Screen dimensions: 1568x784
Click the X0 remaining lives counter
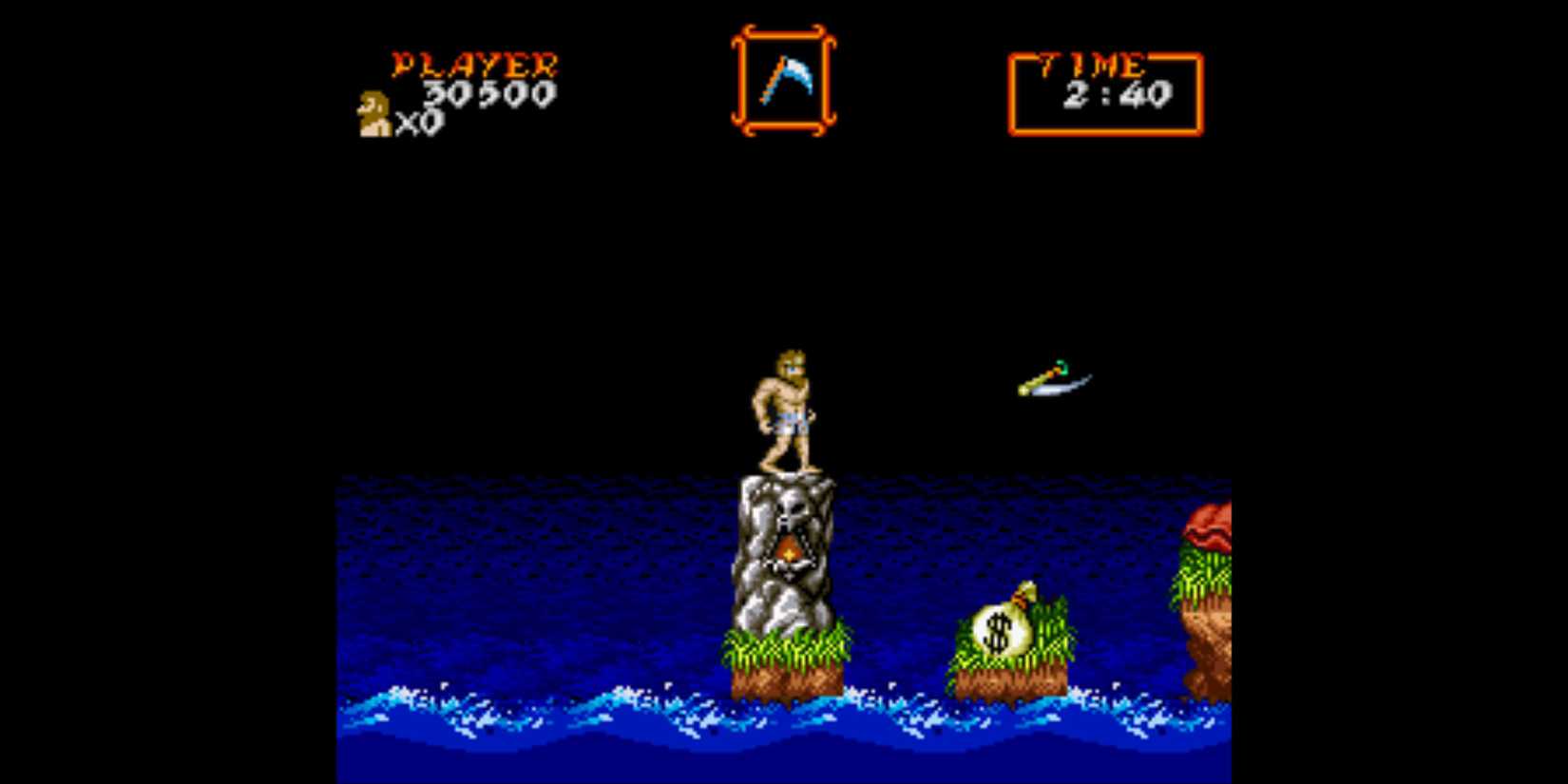tap(418, 124)
